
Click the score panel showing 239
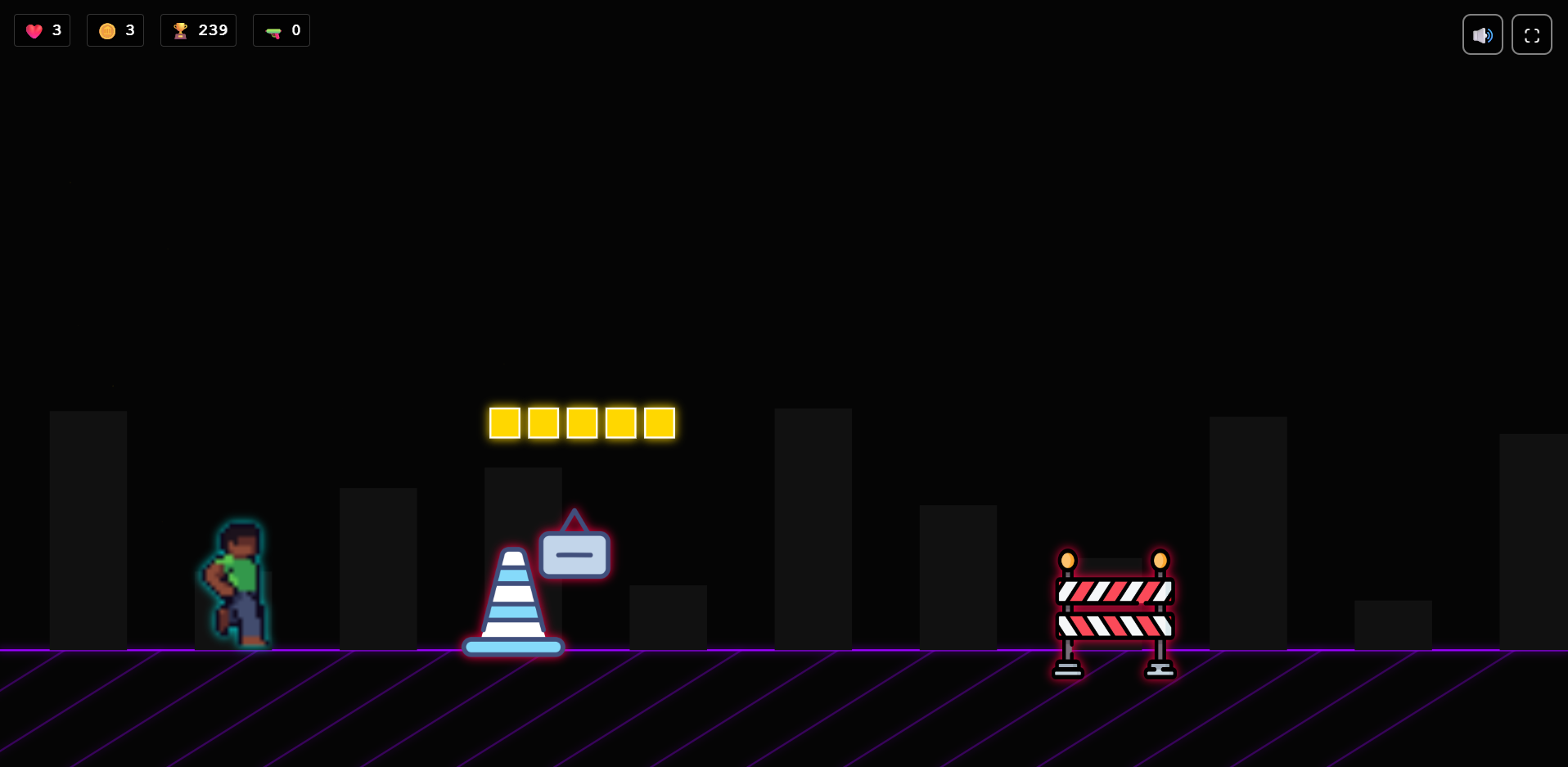click(198, 30)
